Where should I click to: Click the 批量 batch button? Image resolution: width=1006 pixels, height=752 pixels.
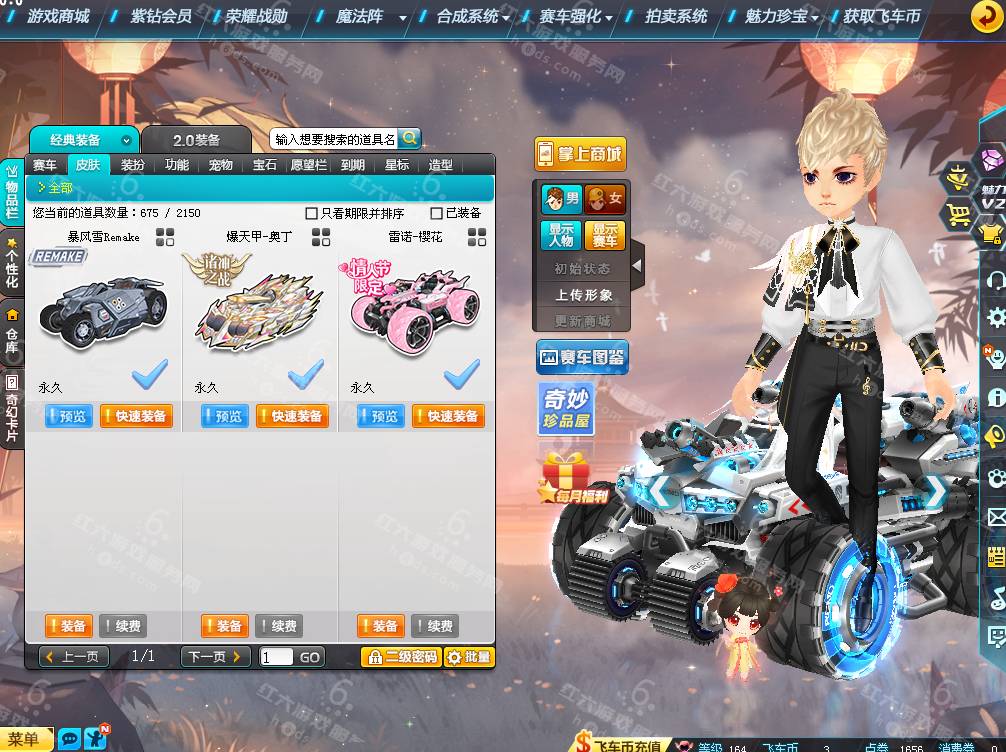[468, 657]
